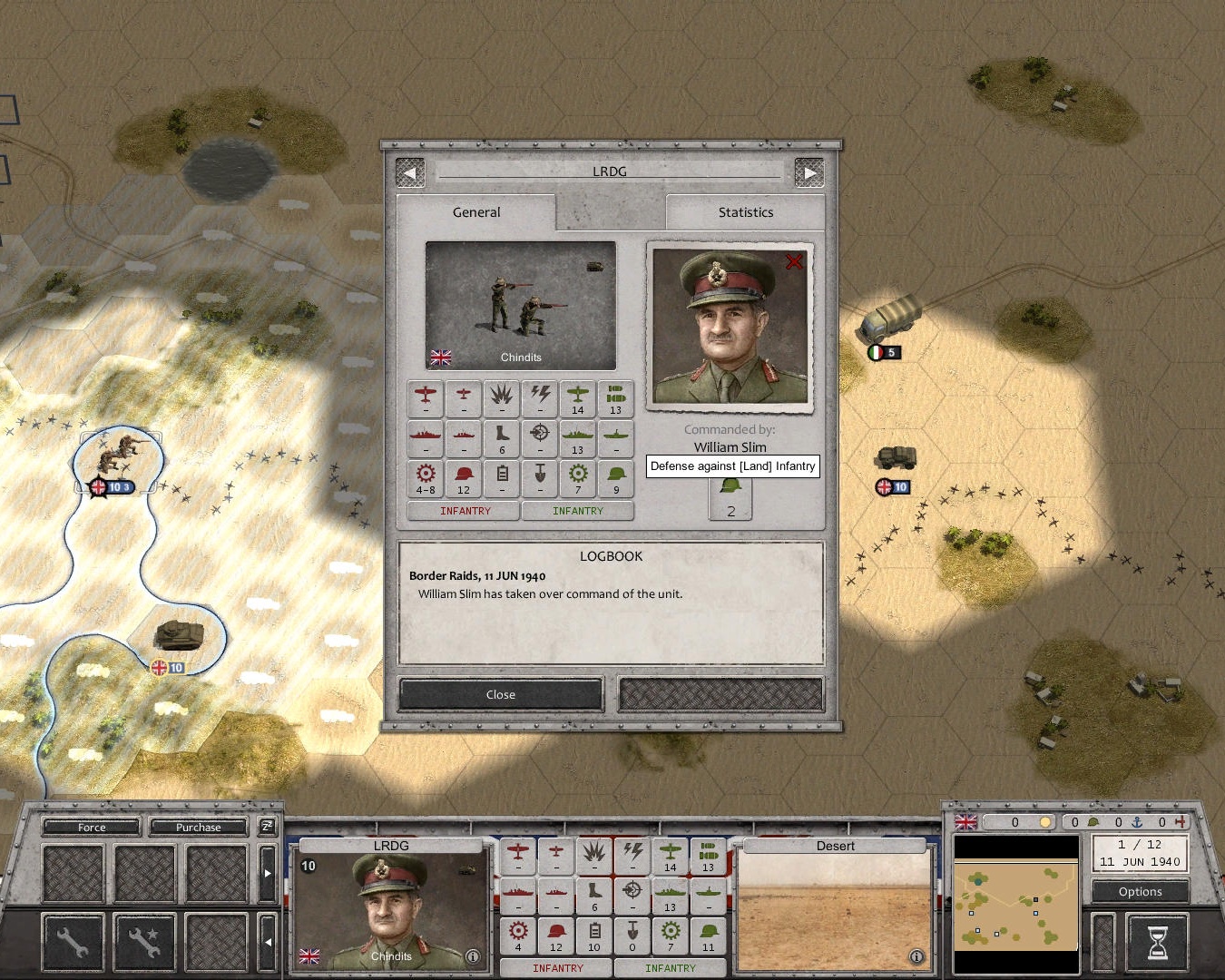Inspect the red infantry attack helmet stat icon
The height and width of the screenshot is (980, 1225).
coord(464,478)
